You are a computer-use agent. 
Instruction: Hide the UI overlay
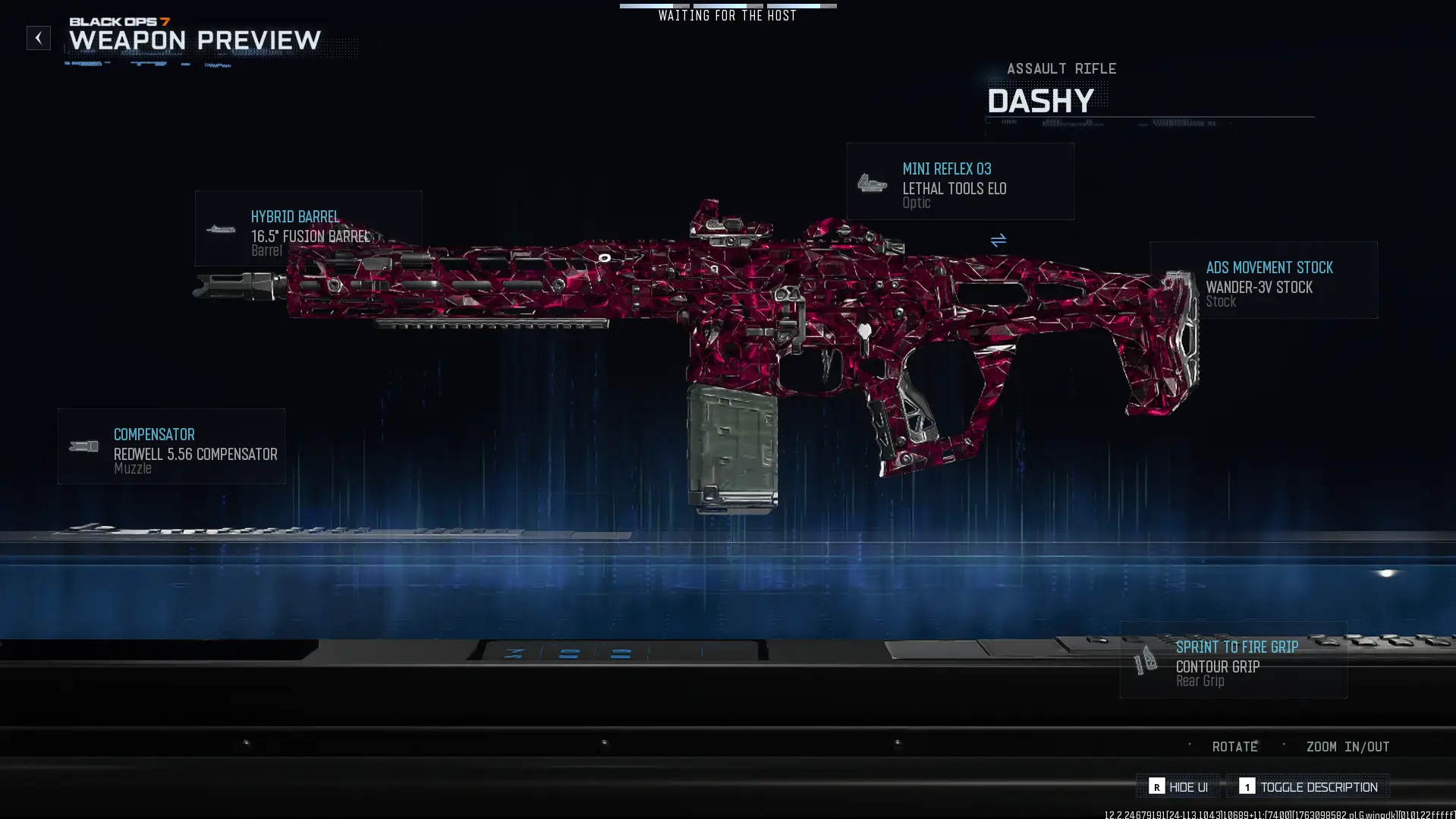pos(1178,786)
